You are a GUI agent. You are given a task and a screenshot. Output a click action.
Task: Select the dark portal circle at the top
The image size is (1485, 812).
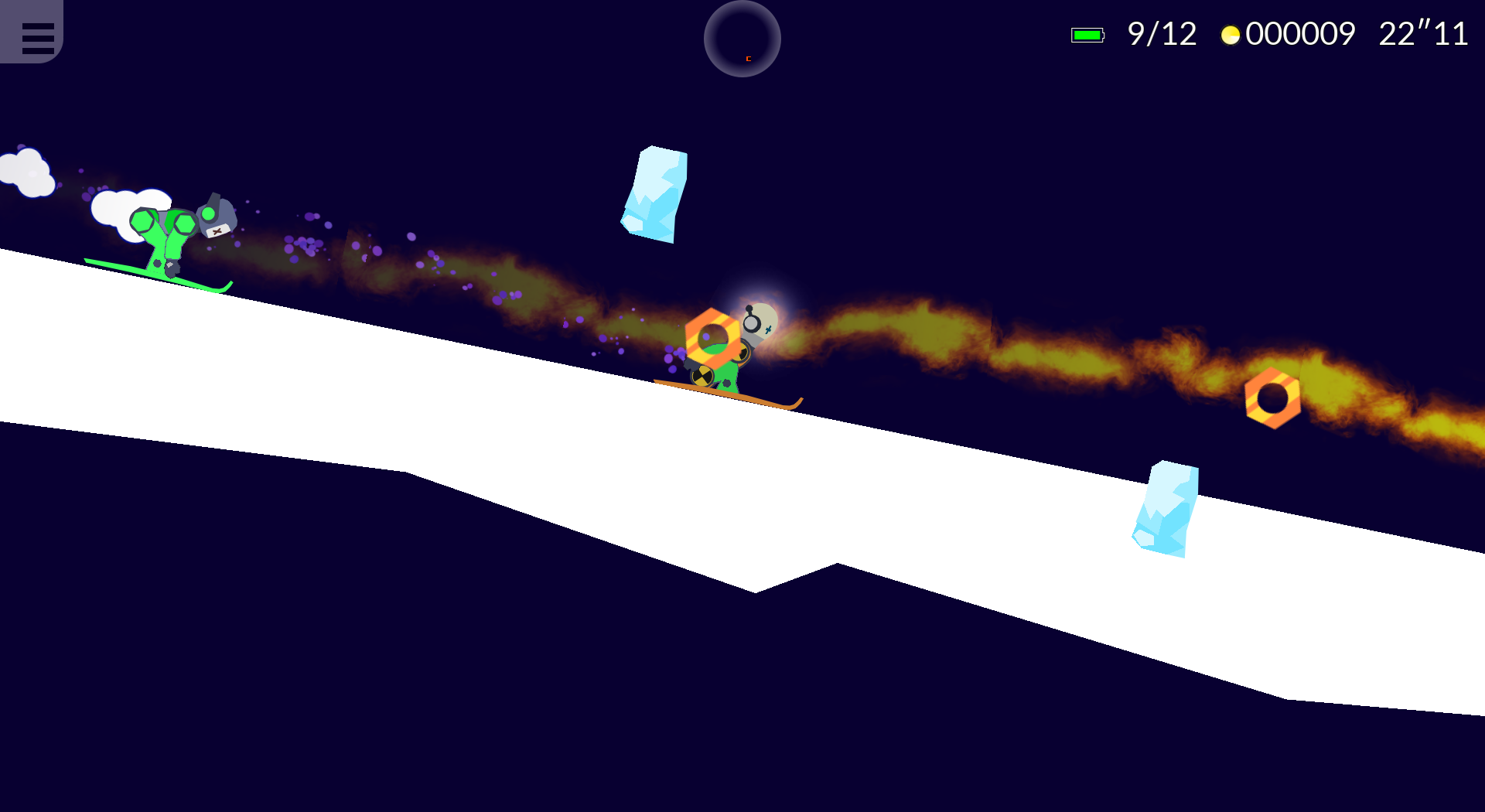pos(741,40)
